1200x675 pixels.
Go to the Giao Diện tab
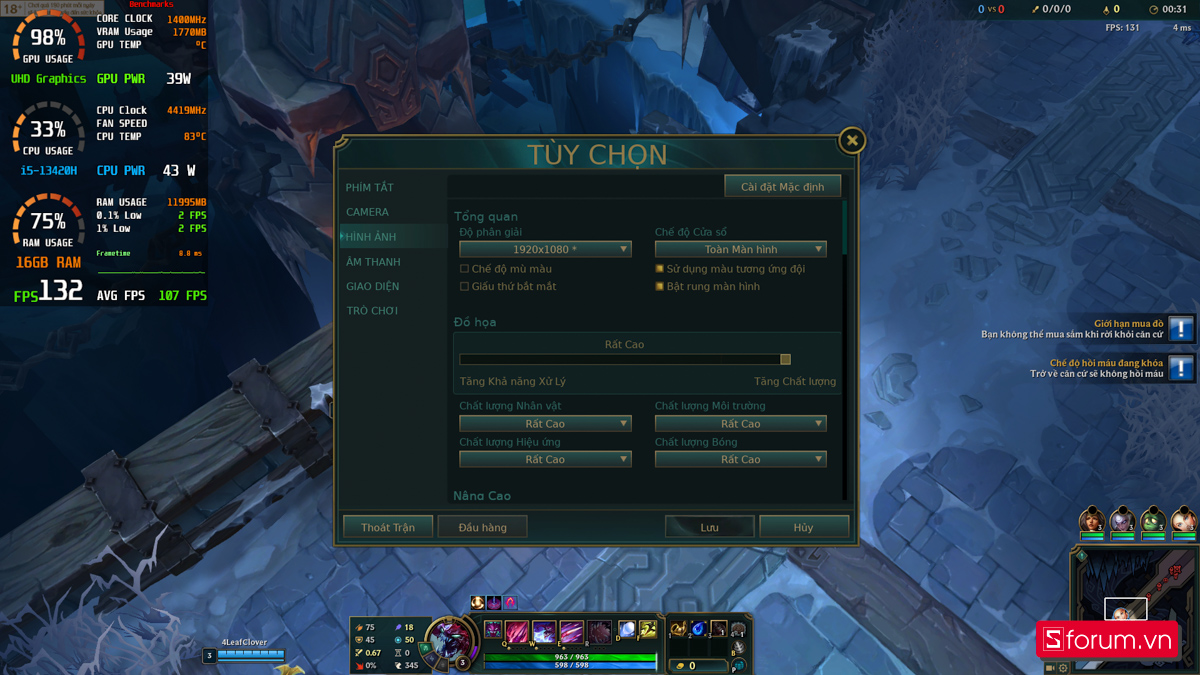pos(373,286)
